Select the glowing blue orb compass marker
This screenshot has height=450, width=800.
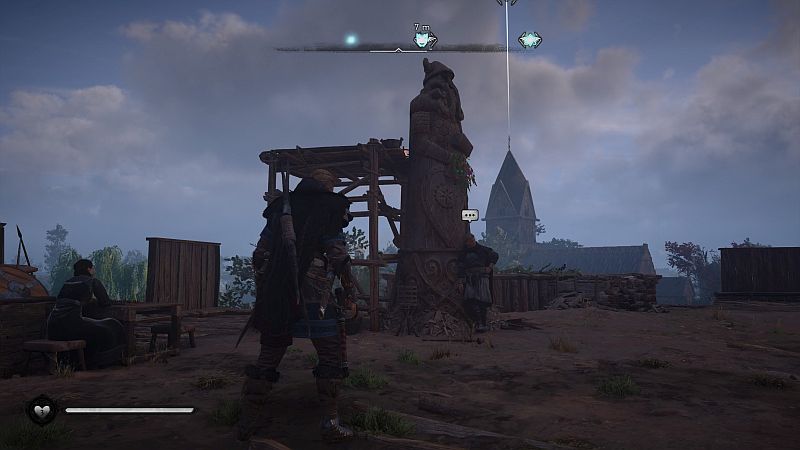(351, 40)
